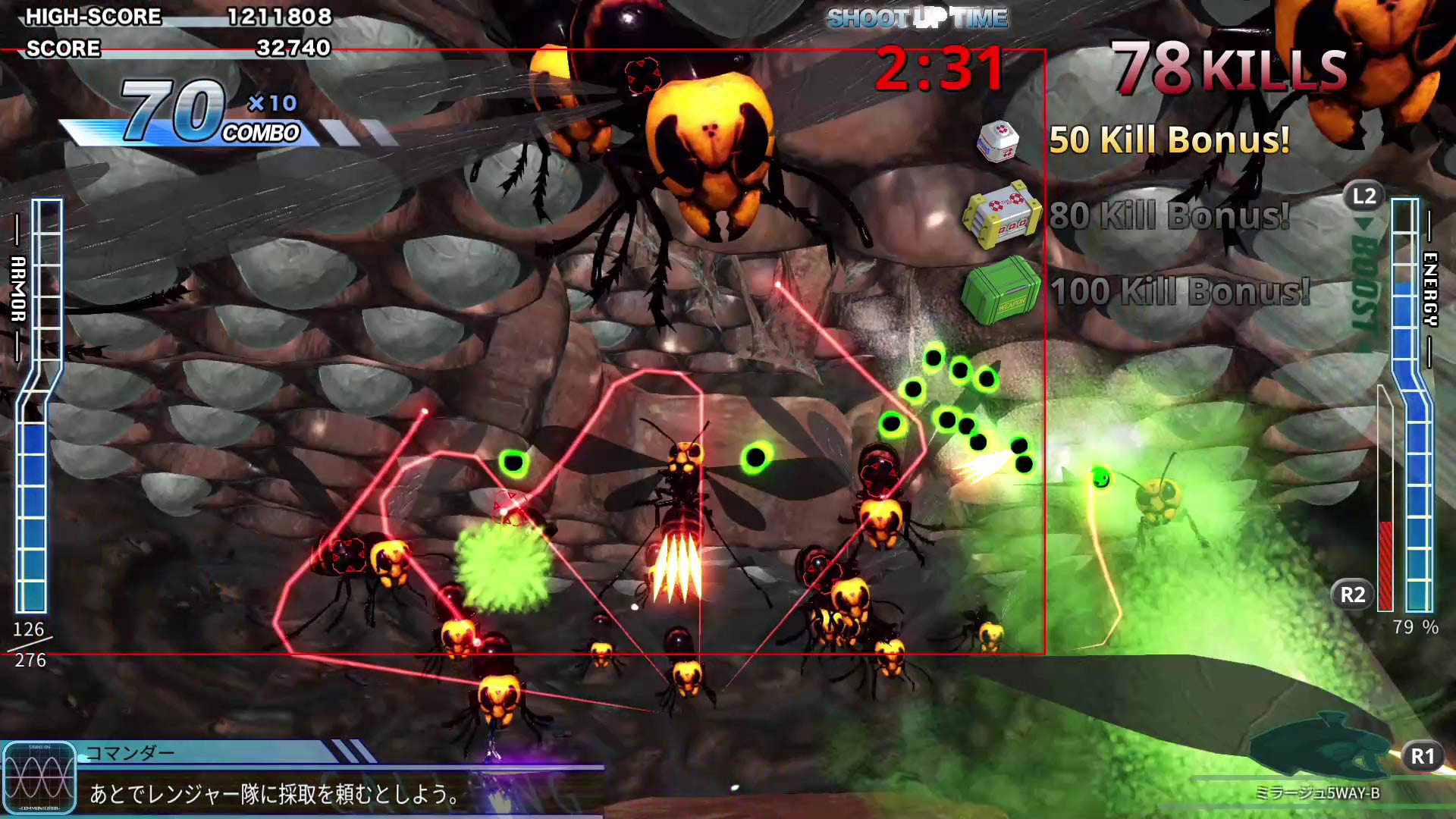Select the SCORE header
This screenshot has width=1456, height=819.
[x=64, y=49]
